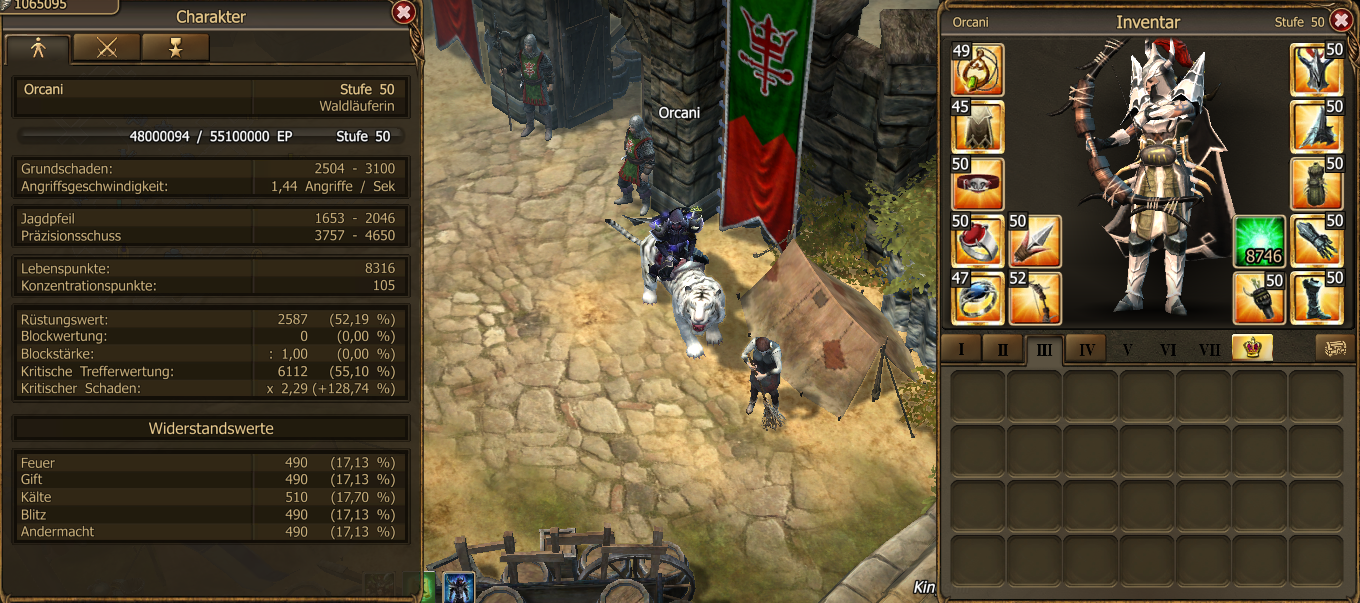Select the green 8746 essence slot
Image resolution: width=1360 pixels, height=603 pixels.
(x=1259, y=241)
